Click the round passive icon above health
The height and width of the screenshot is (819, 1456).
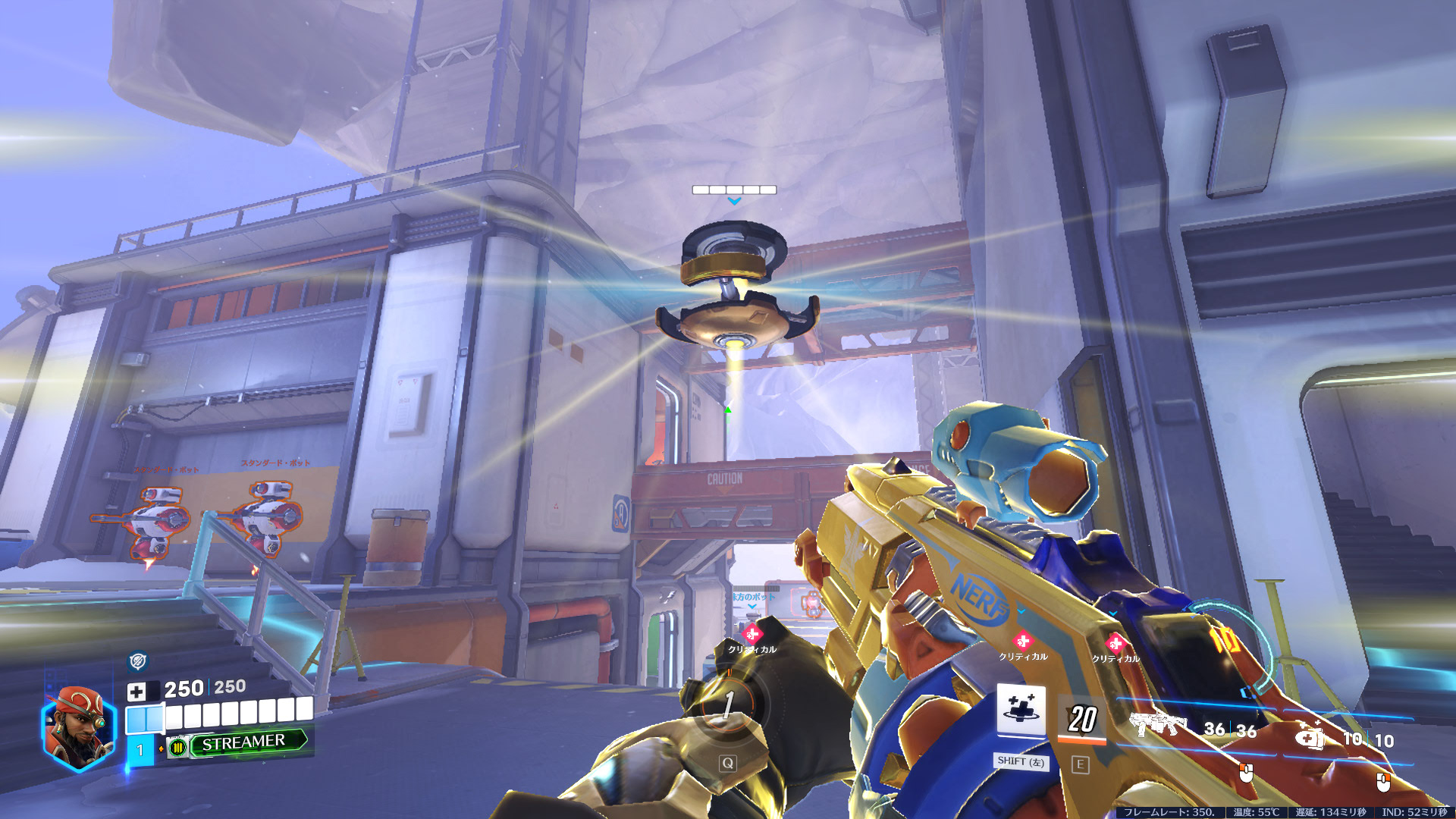tap(137, 661)
